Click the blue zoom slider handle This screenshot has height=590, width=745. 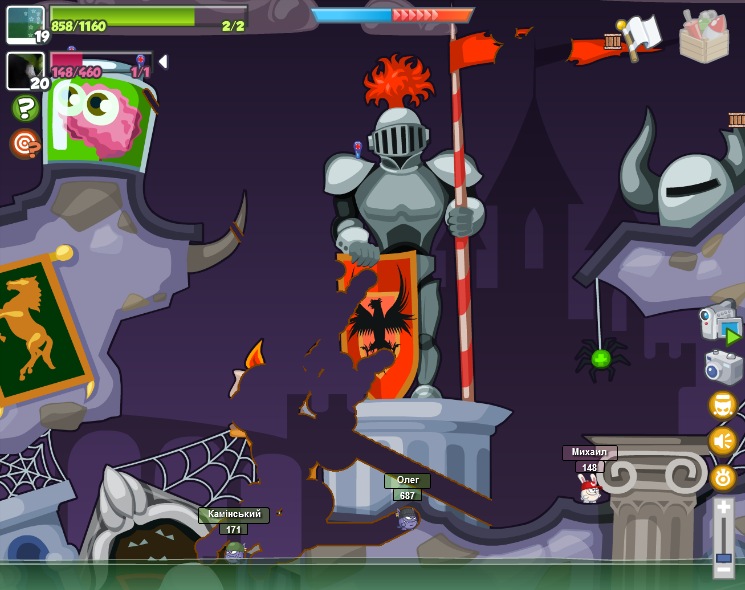click(723, 557)
